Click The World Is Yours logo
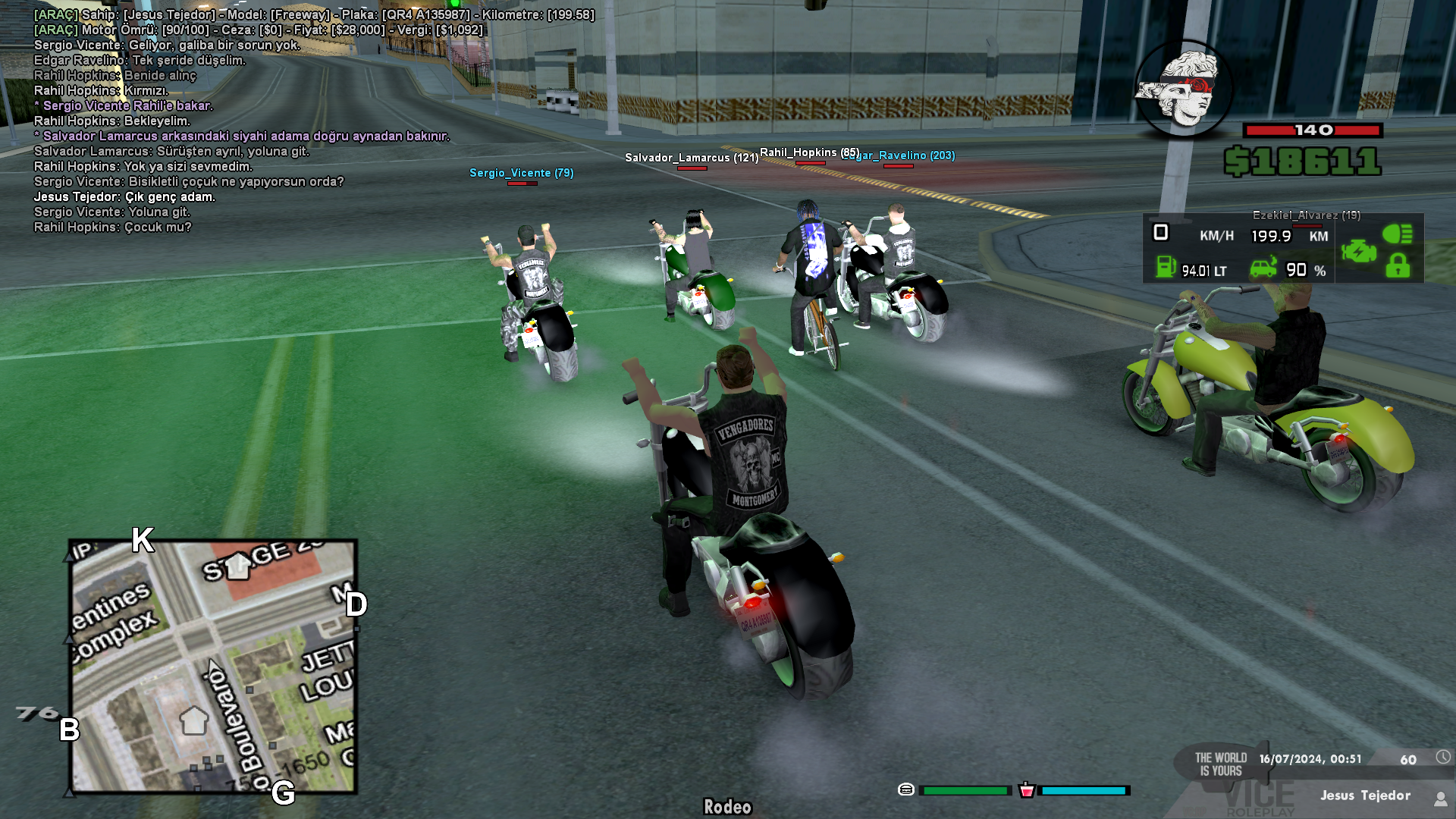This screenshot has width=1456, height=819. 1221,764
